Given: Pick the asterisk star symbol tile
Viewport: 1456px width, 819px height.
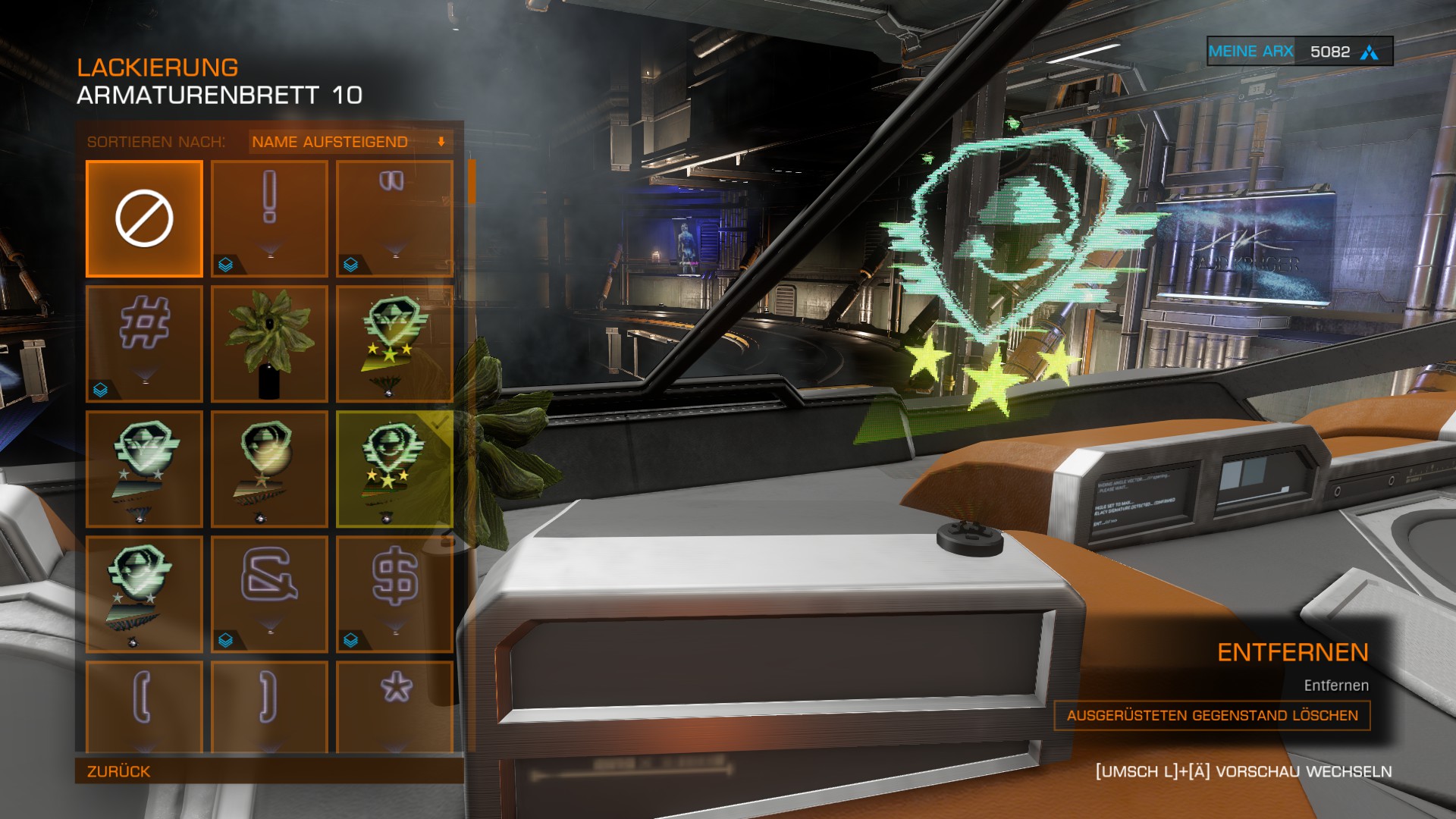Looking at the screenshot, I should pos(394,705).
